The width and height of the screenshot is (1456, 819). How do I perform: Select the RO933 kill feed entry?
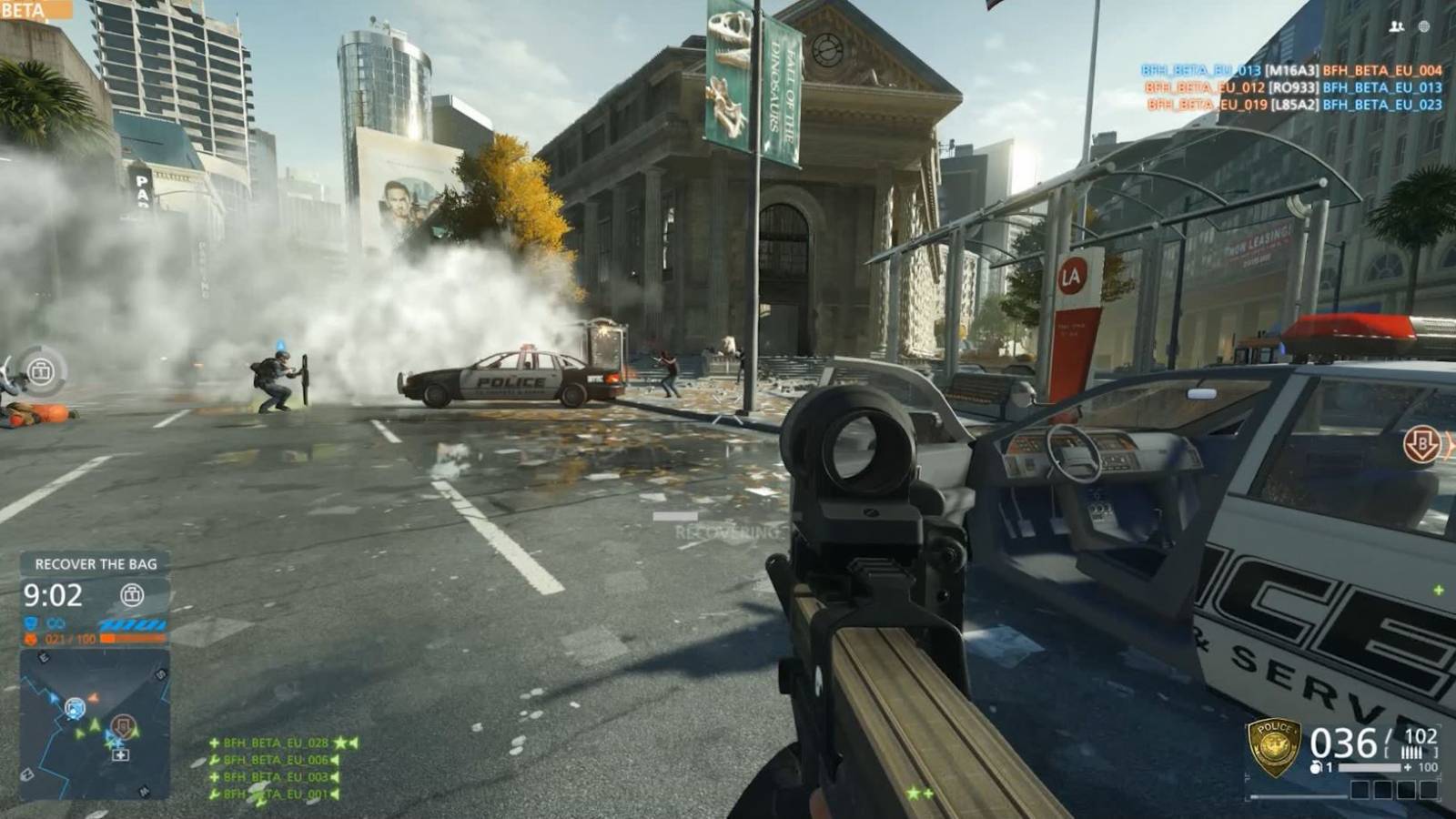pyautogui.click(x=1293, y=87)
